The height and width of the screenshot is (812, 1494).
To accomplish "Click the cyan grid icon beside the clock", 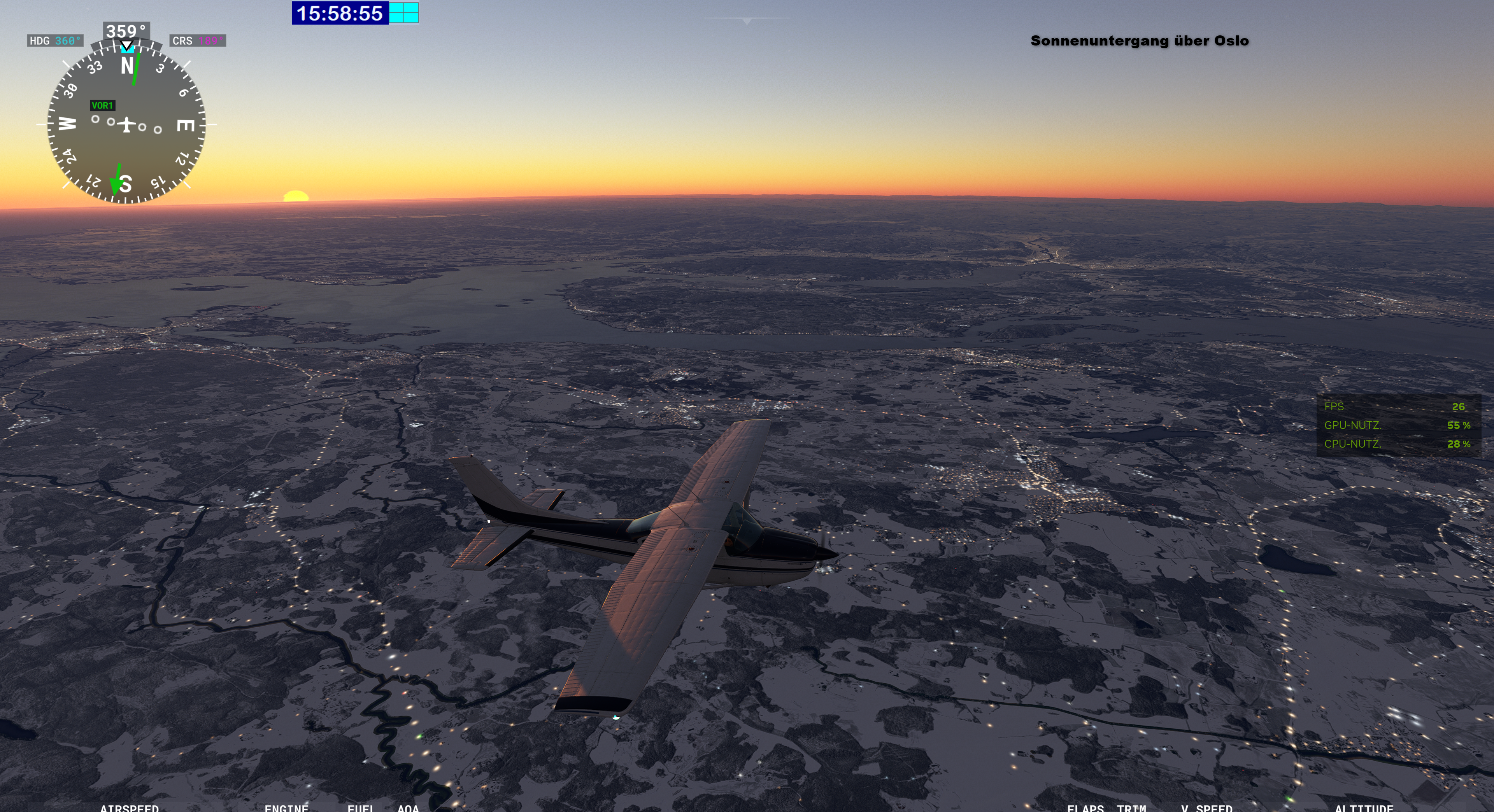I will [404, 13].
